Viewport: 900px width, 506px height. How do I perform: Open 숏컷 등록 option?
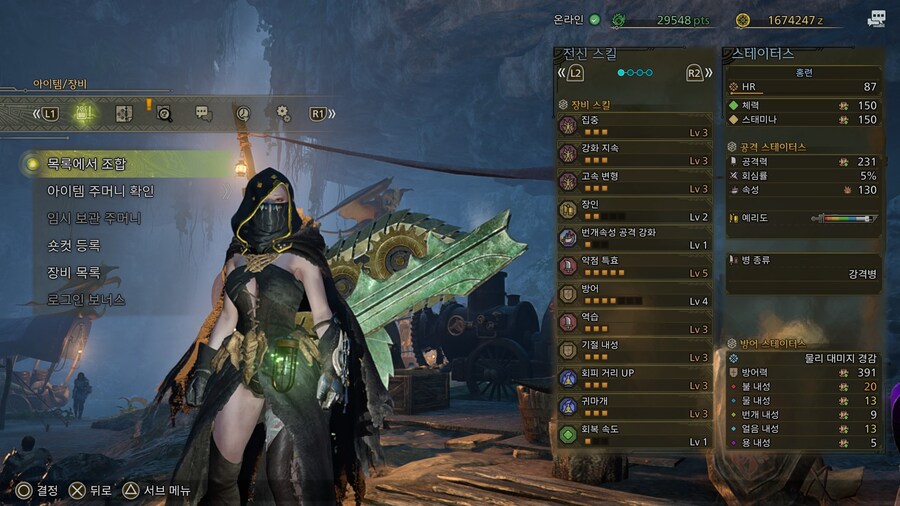74,245
